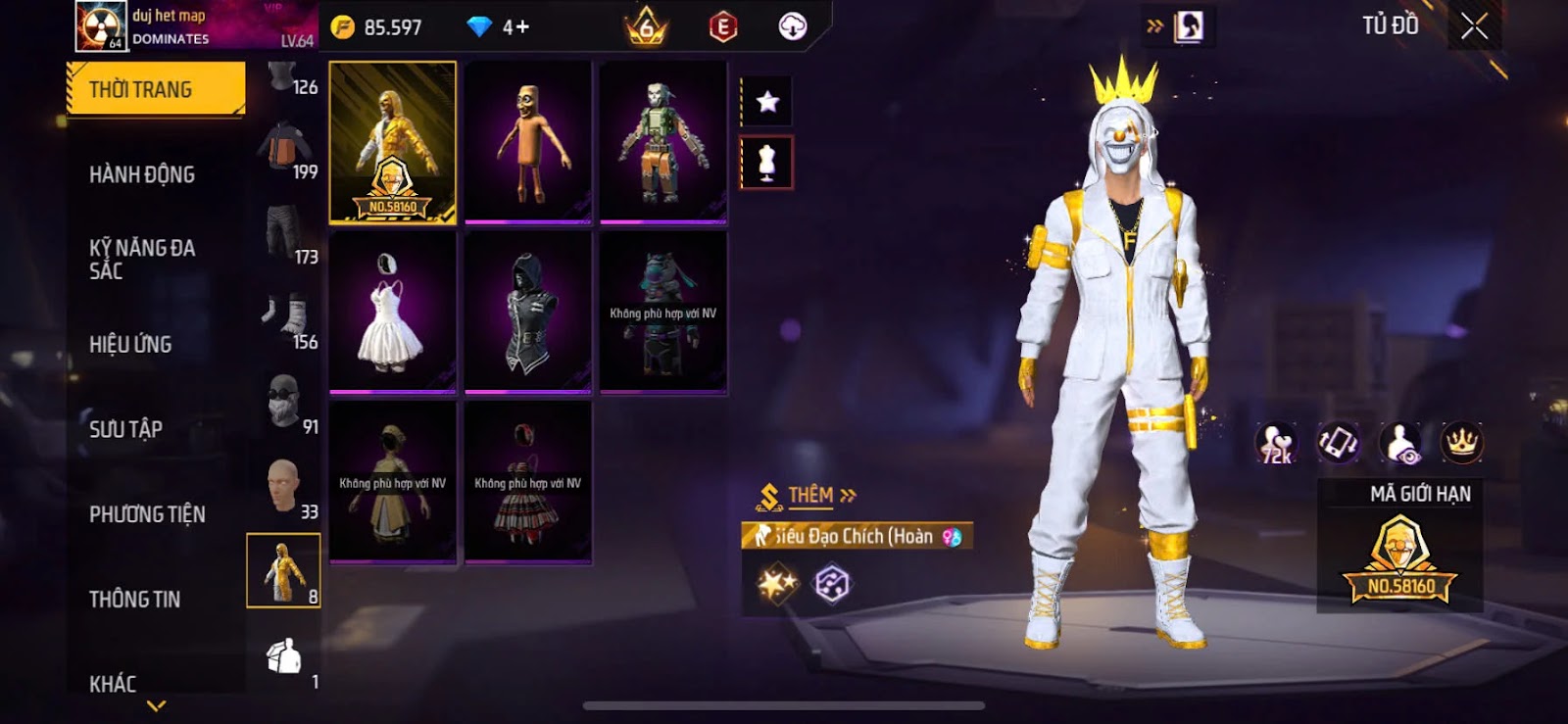Open the Thông Tin section
Viewport: 1568px width, 724px height.
pyautogui.click(x=134, y=599)
